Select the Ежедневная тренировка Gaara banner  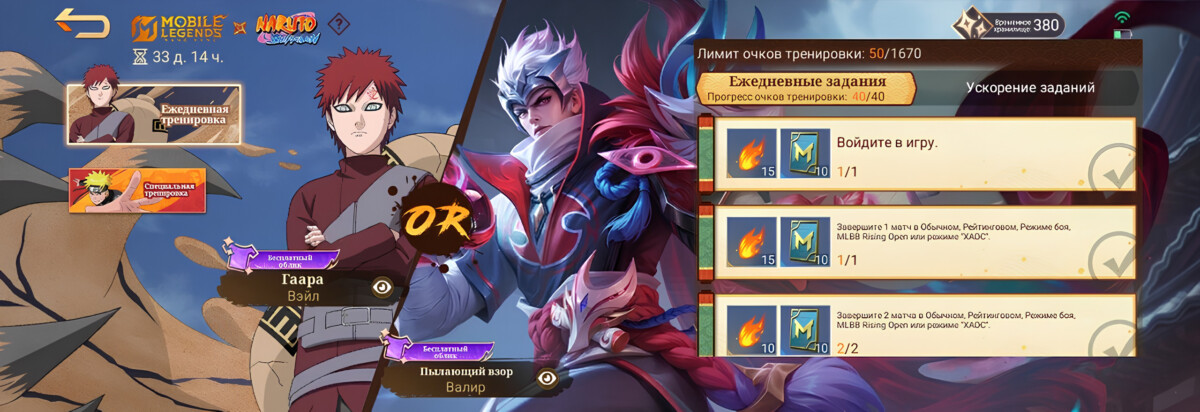pos(153,113)
